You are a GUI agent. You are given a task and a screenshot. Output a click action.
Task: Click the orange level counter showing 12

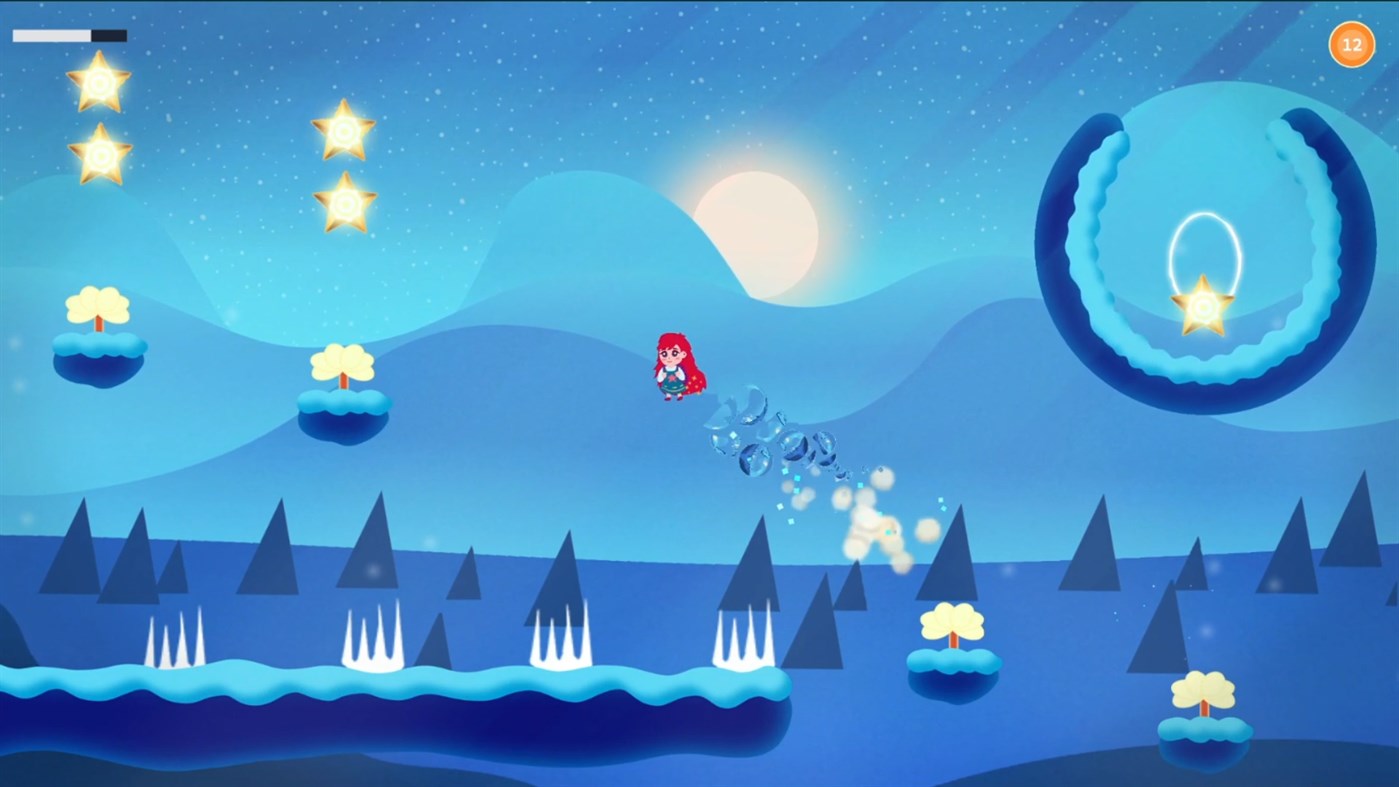pos(1351,43)
